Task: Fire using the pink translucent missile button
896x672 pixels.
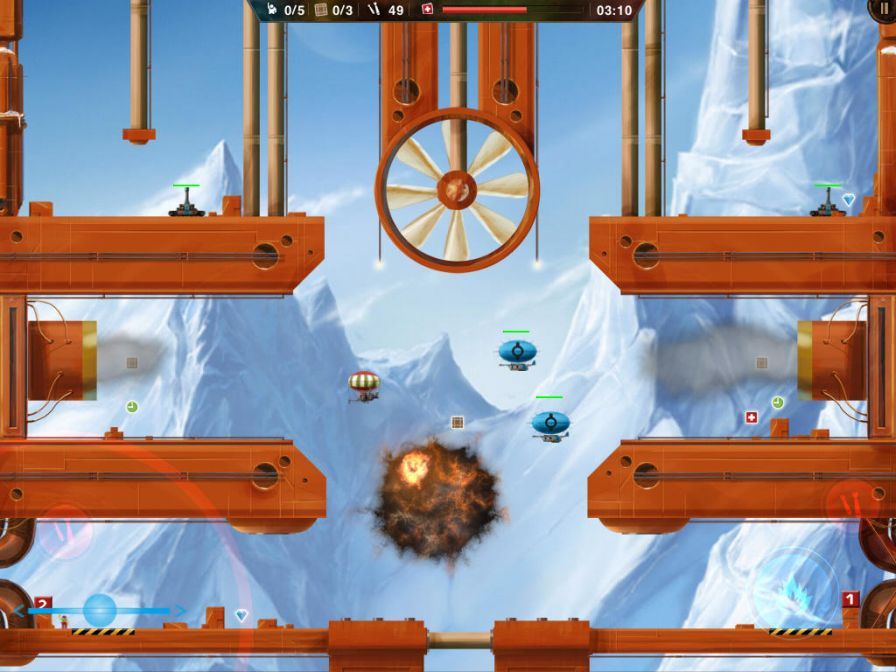Action: point(65,531)
